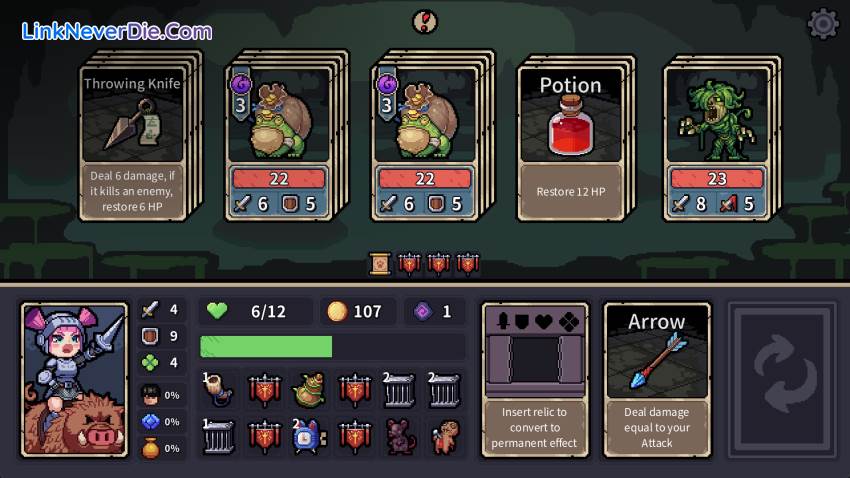Pick the blue alarm clock relic
Screen dimensions: 850x478
click(310, 436)
